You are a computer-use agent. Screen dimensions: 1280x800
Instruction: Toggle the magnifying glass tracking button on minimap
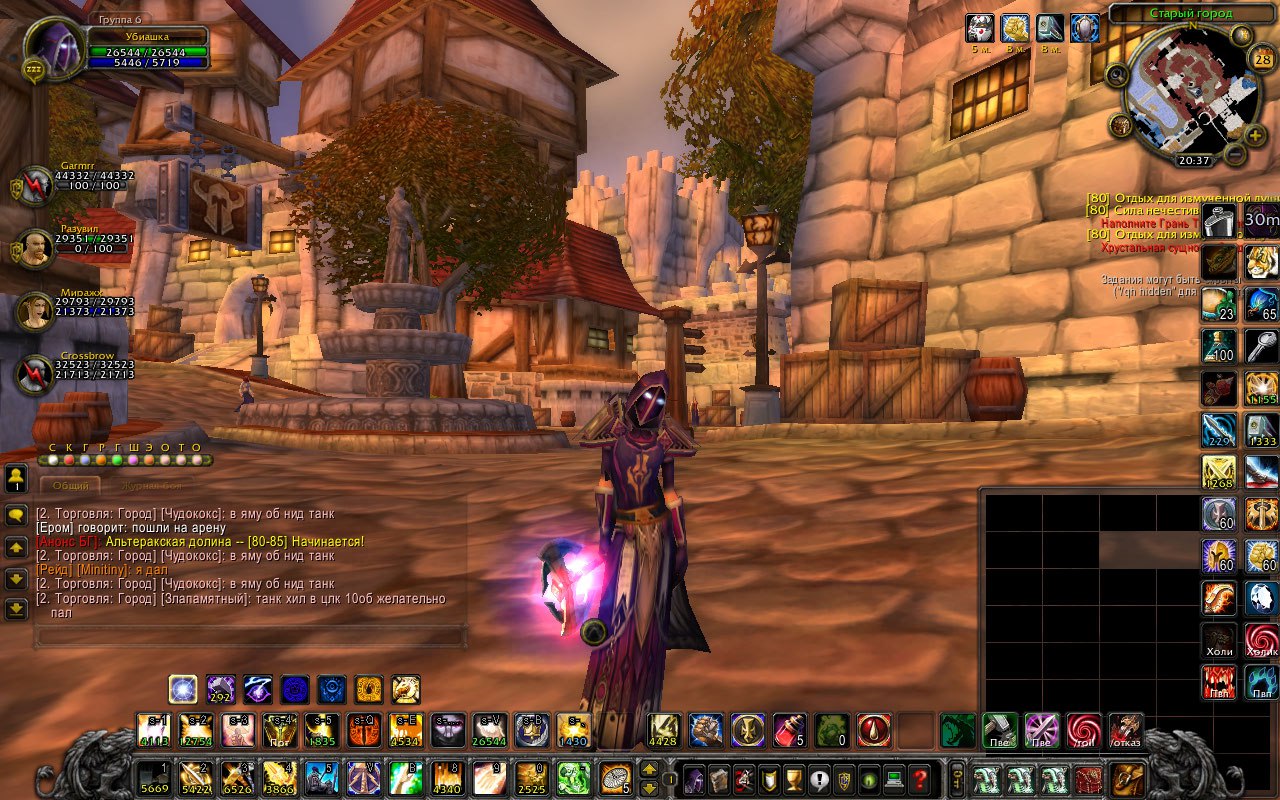click(1117, 74)
